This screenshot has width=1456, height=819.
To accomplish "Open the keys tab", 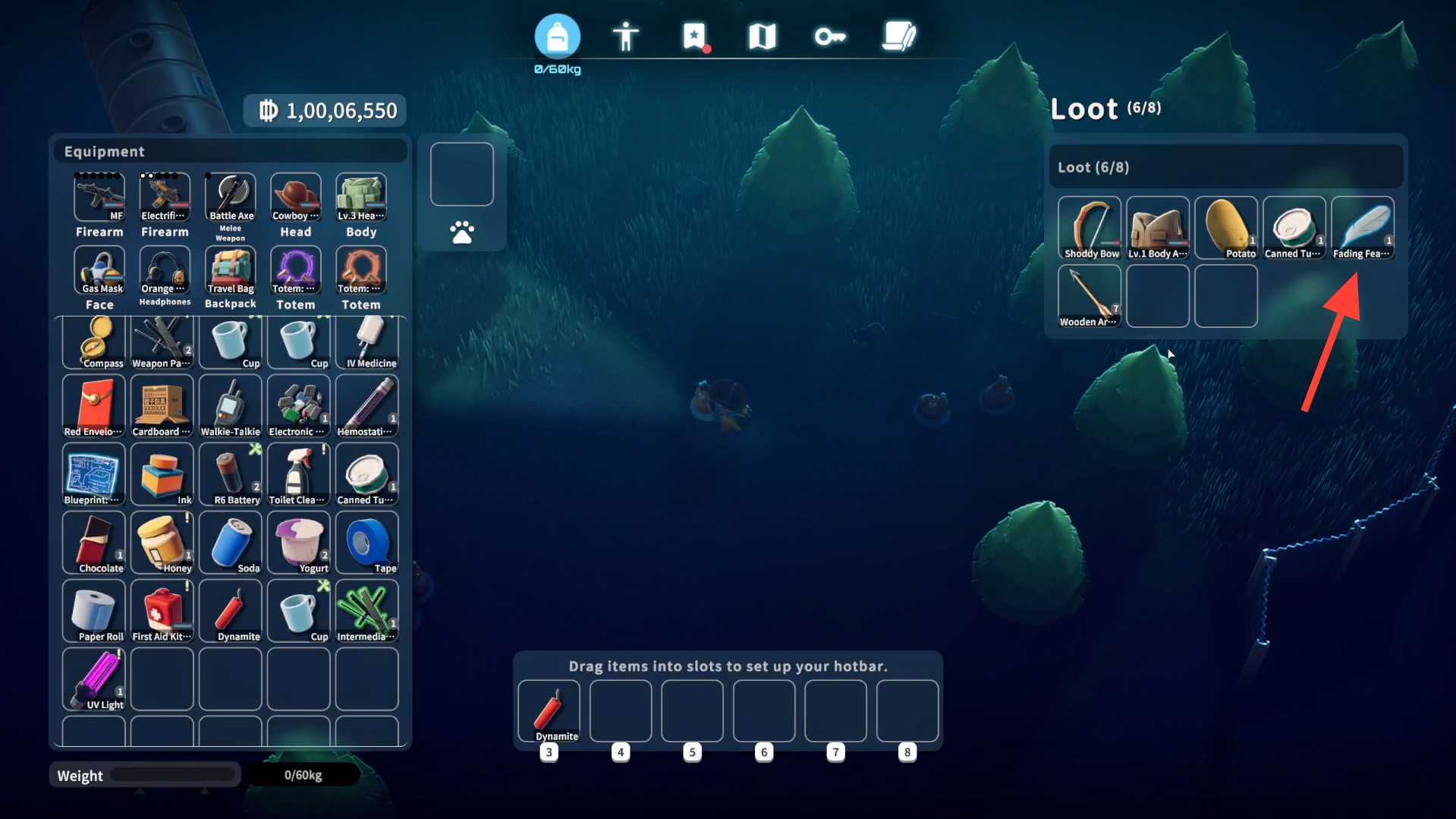I will [830, 36].
